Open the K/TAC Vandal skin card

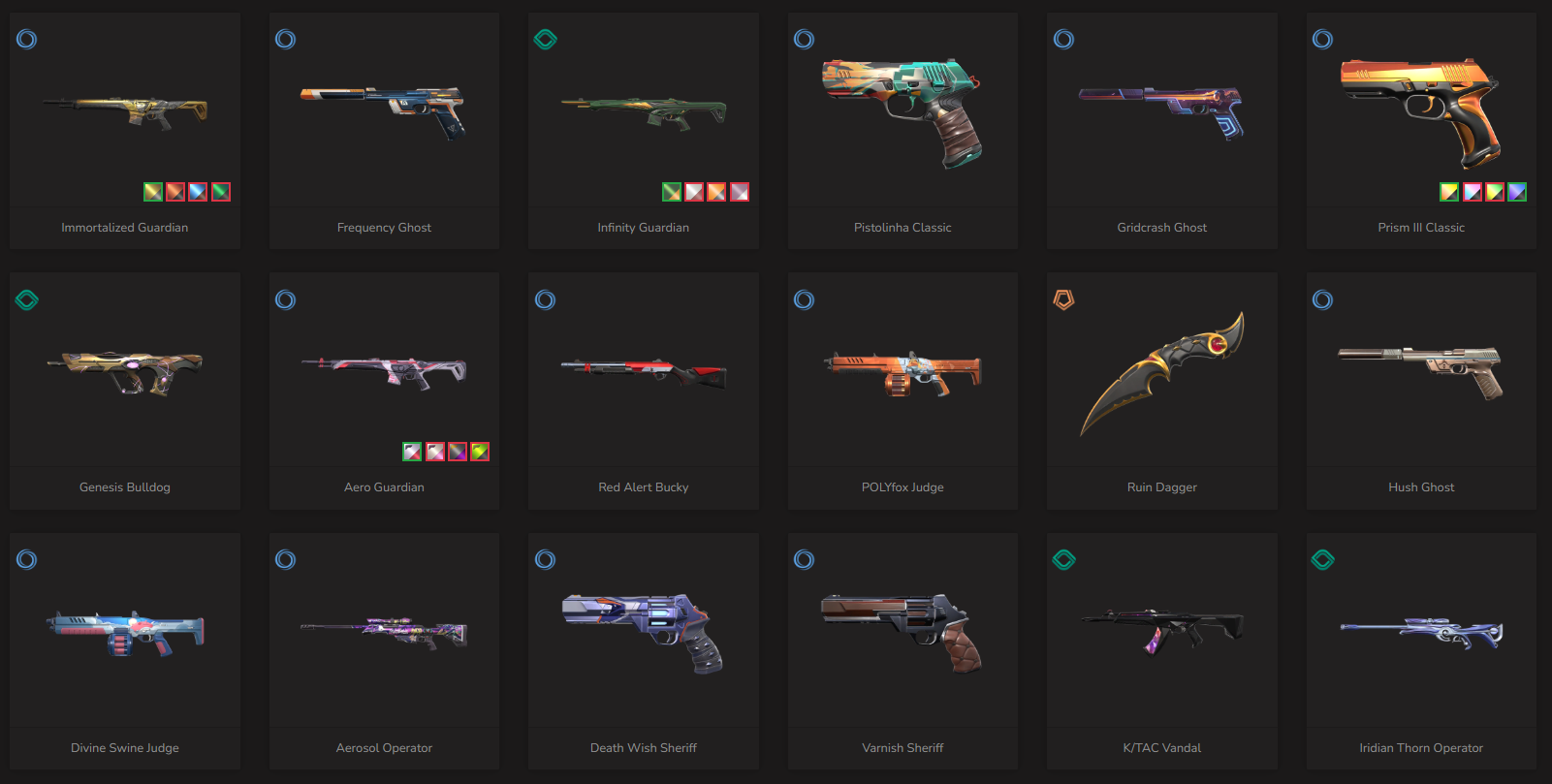[x=1161, y=638]
